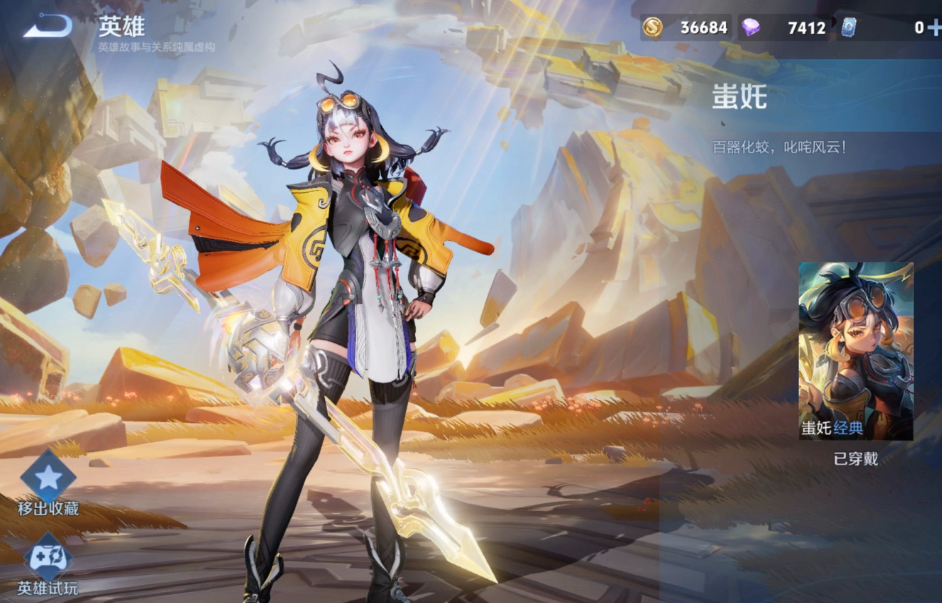942x603 pixels.
Task: Open the blue ticket currency icon
Action: (848, 27)
